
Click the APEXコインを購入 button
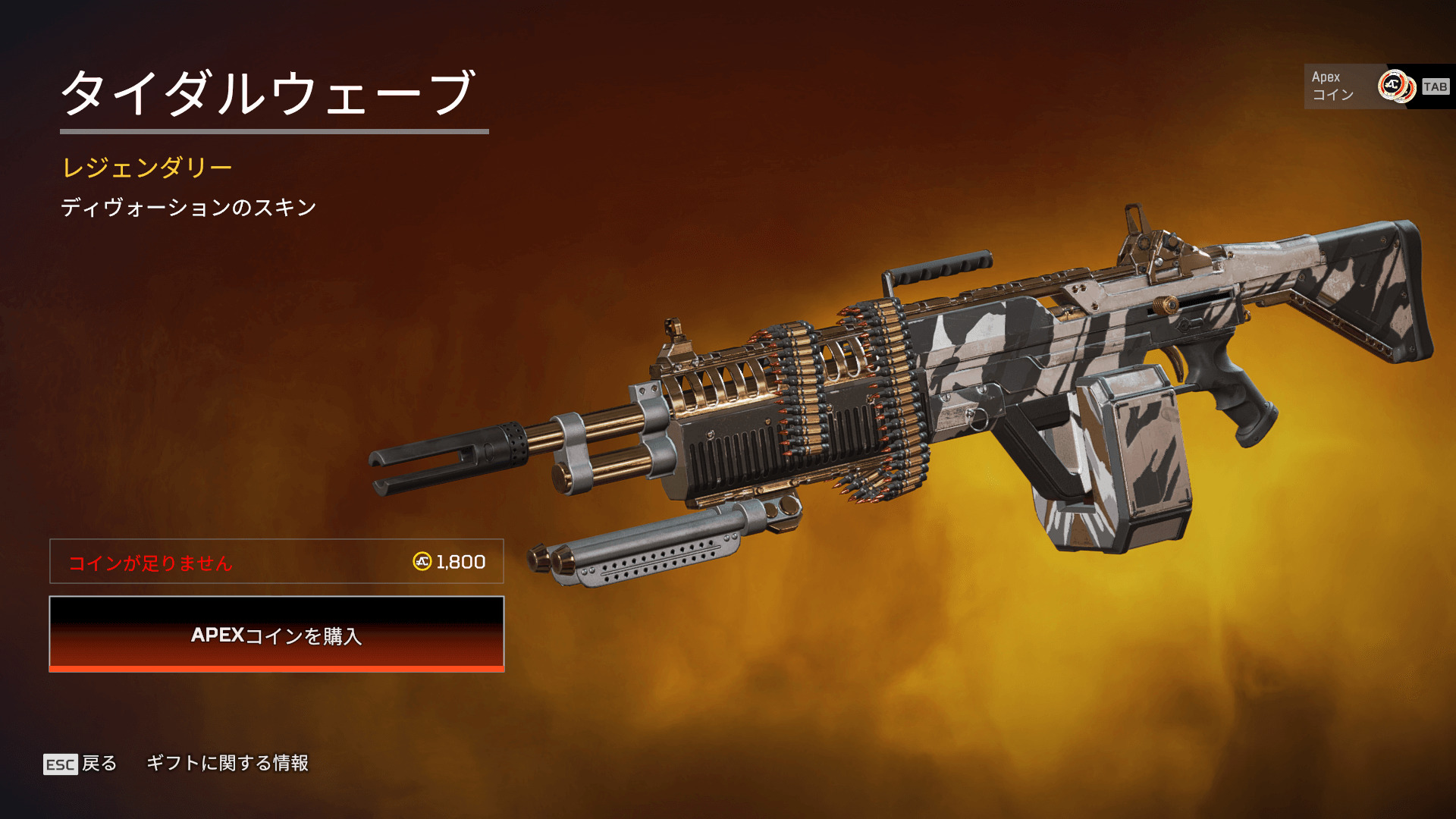tap(277, 634)
